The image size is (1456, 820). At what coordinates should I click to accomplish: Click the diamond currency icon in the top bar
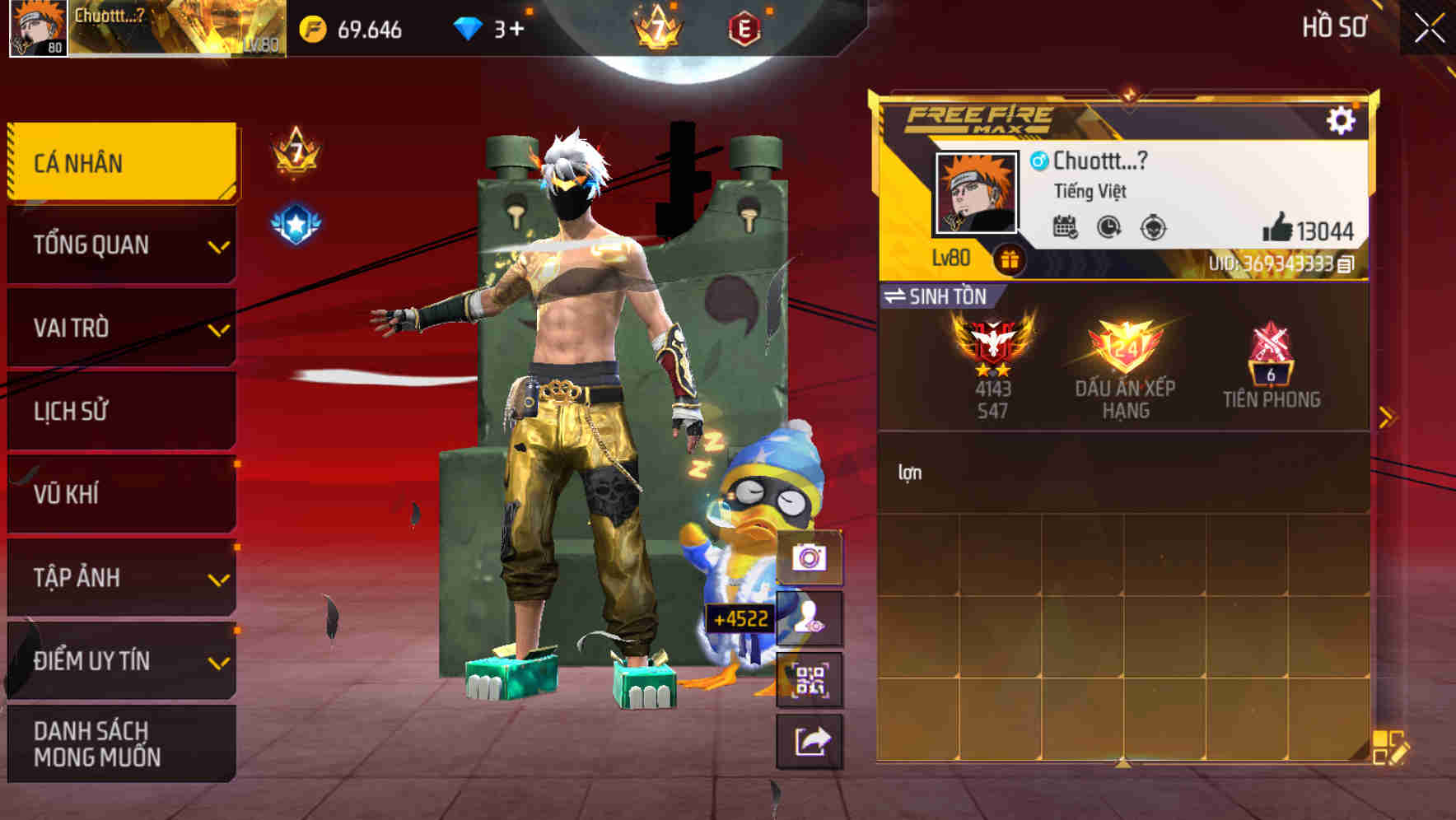(469, 26)
